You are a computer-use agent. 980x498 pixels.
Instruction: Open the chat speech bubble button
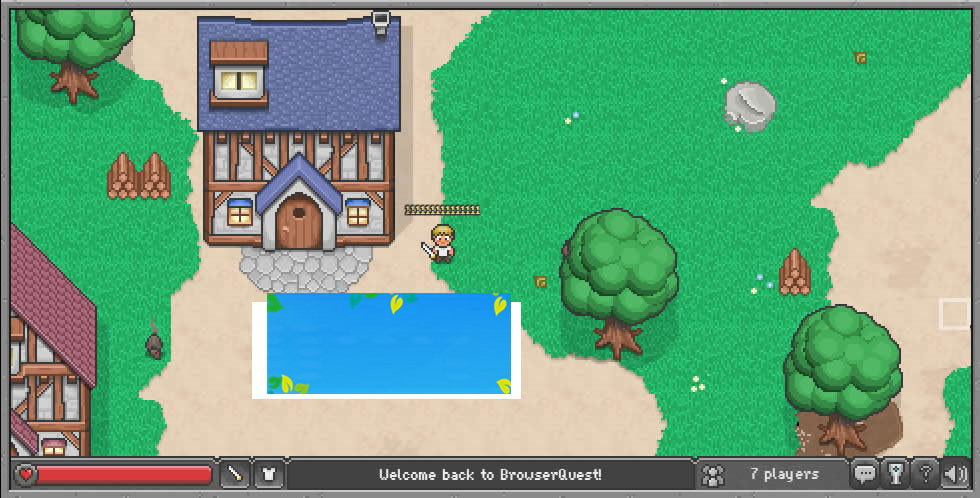point(865,474)
